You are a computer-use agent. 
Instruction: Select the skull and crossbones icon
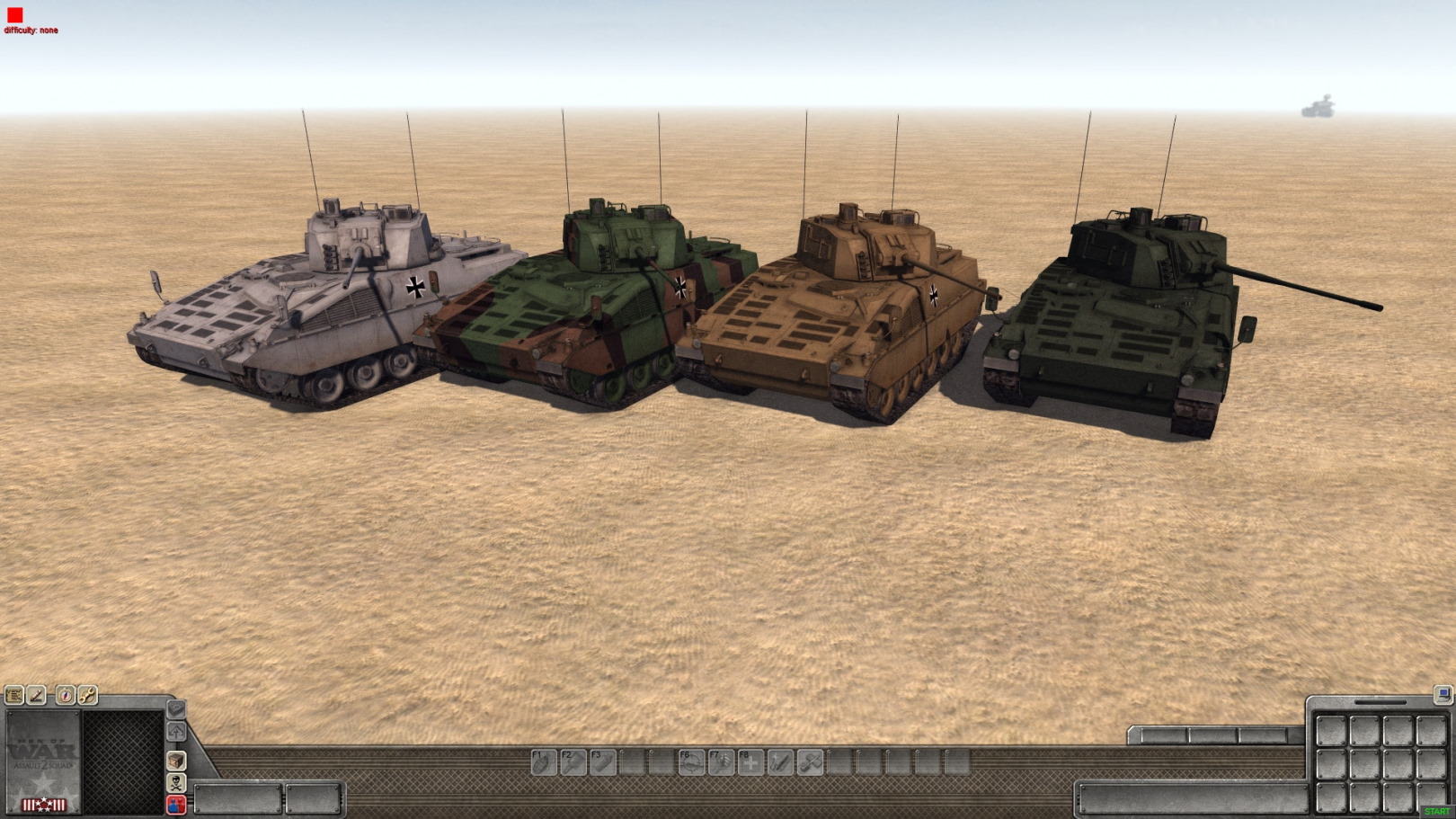point(176,783)
